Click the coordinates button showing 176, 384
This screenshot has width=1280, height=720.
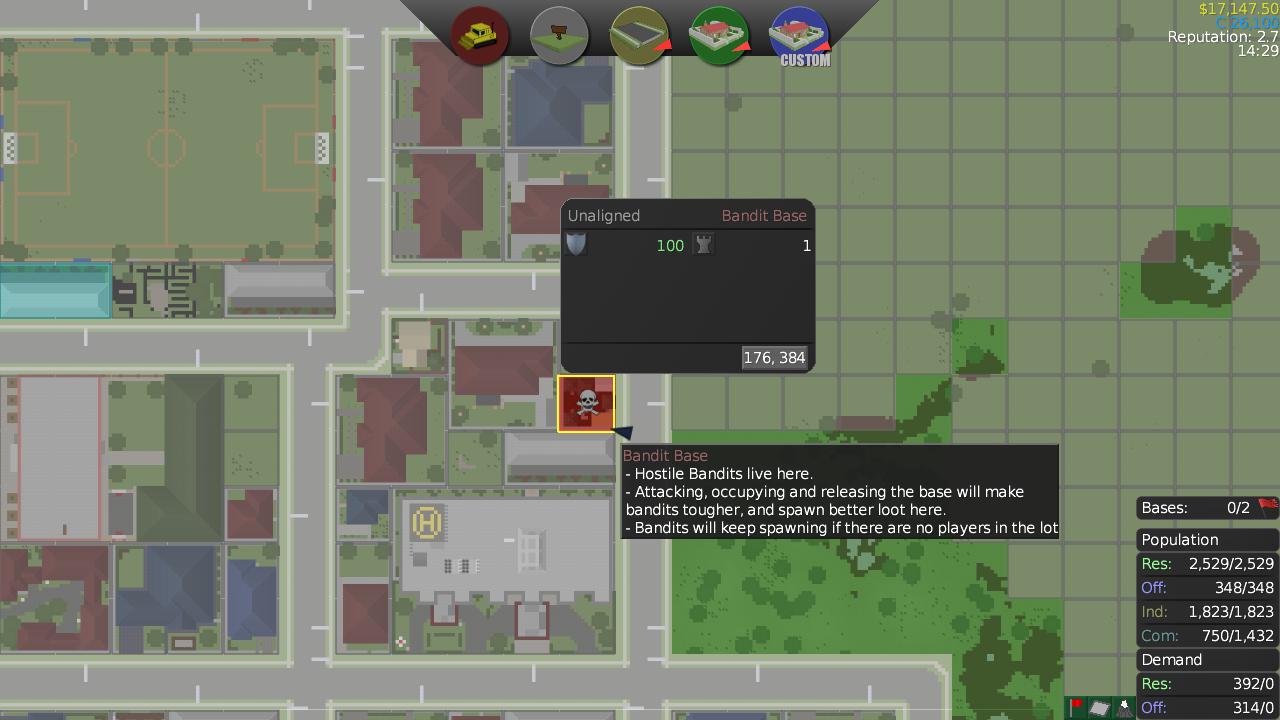tap(774, 357)
